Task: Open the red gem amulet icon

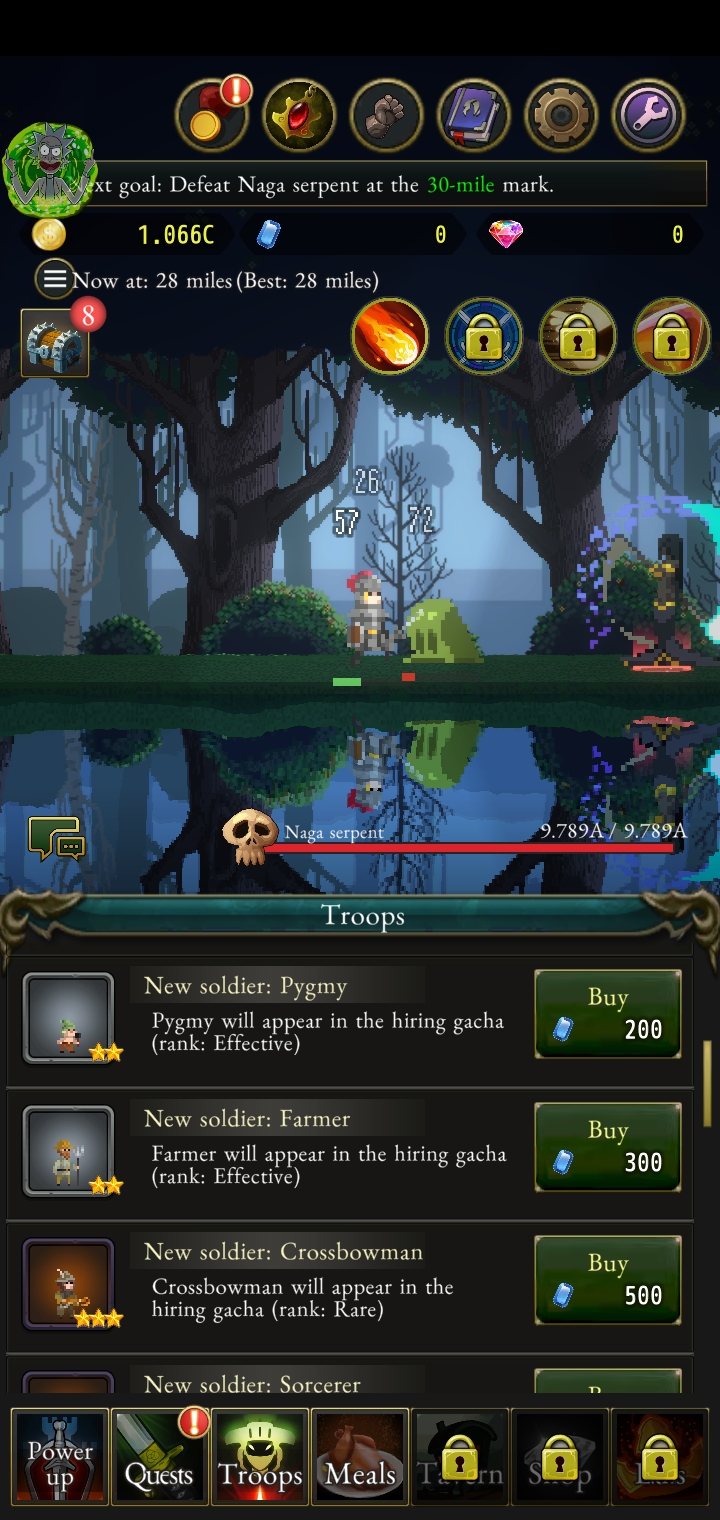Action: 299,116
